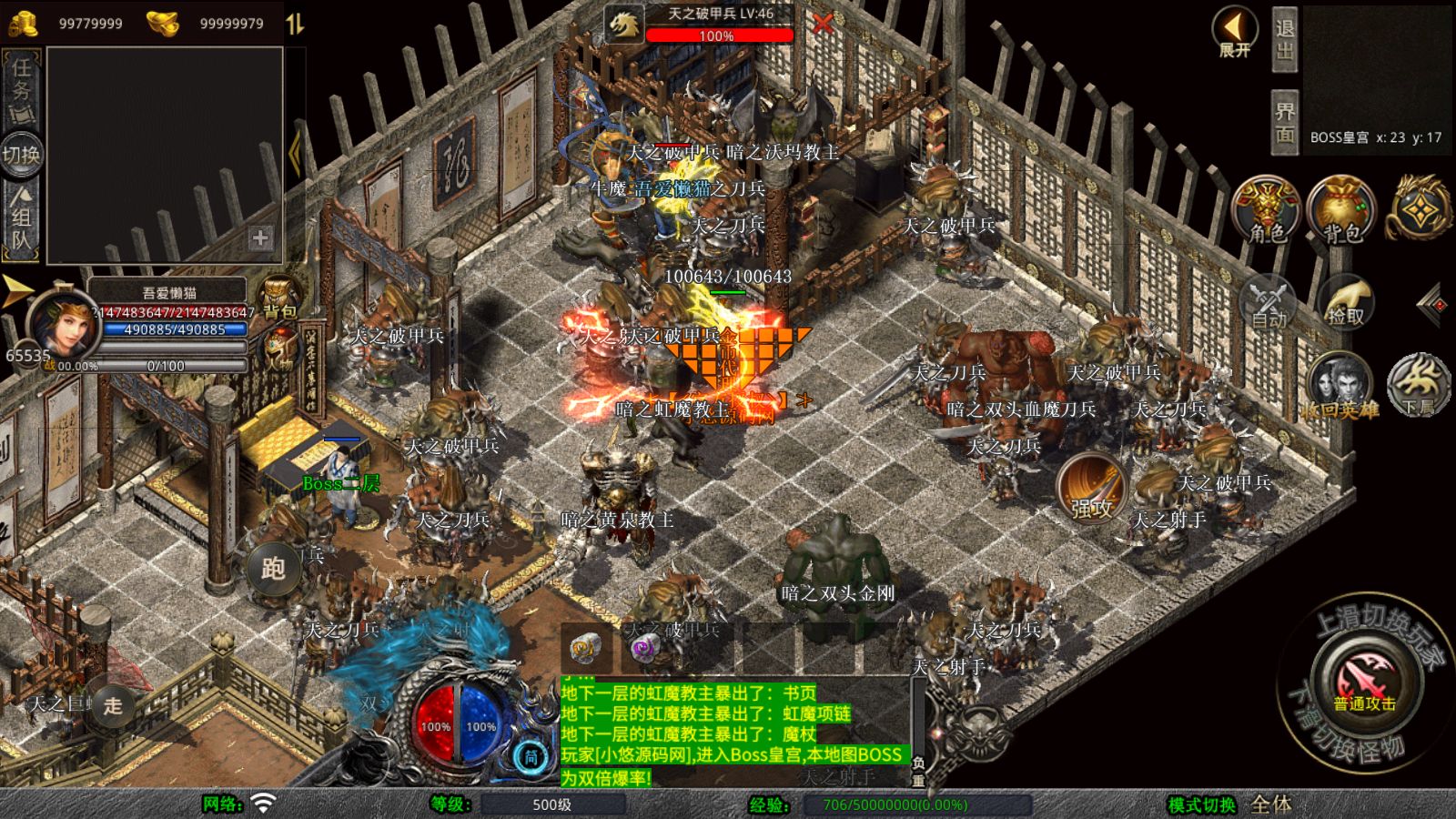The height and width of the screenshot is (819, 1456).
Task: Select the 跑 run movement button
Action: pos(273,568)
